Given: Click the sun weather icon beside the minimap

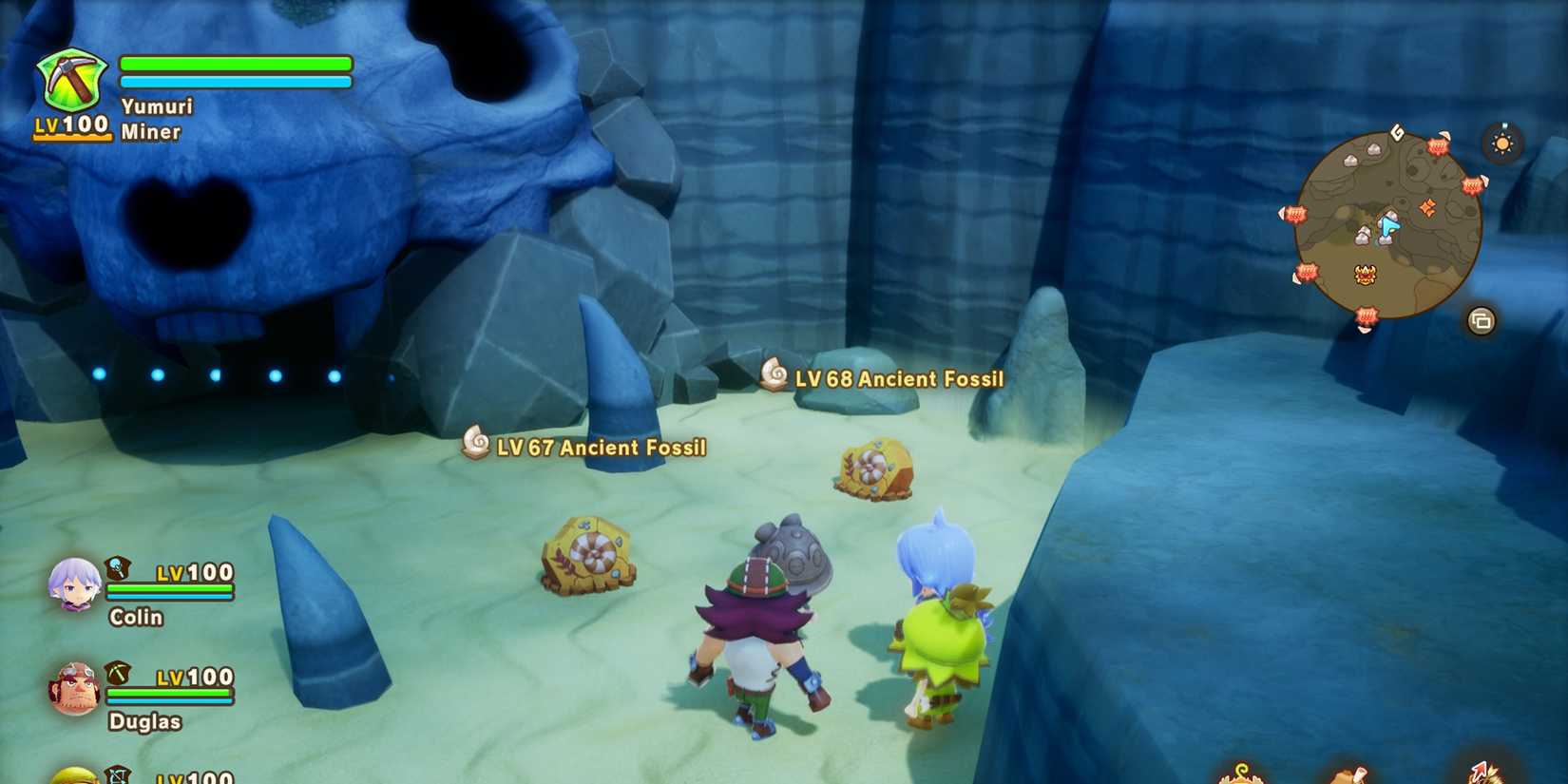Looking at the screenshot, I should (1501, 143).
